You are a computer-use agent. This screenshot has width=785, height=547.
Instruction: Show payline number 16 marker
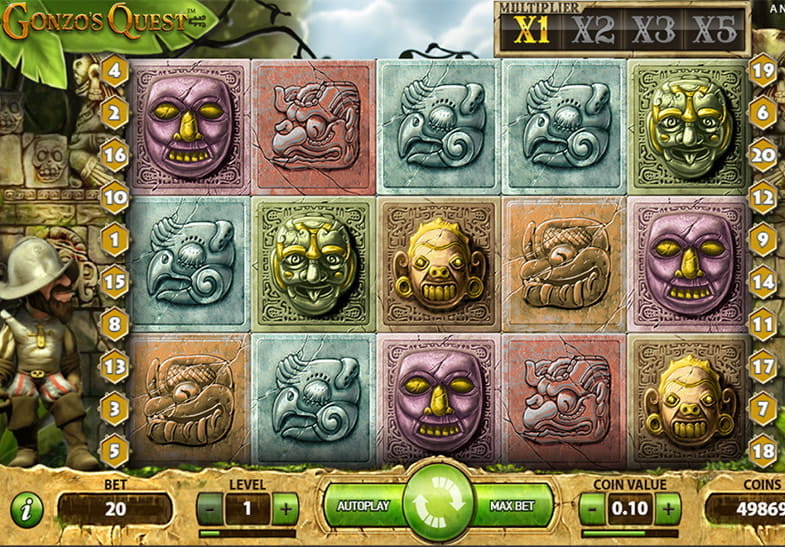tap(114, 155)
